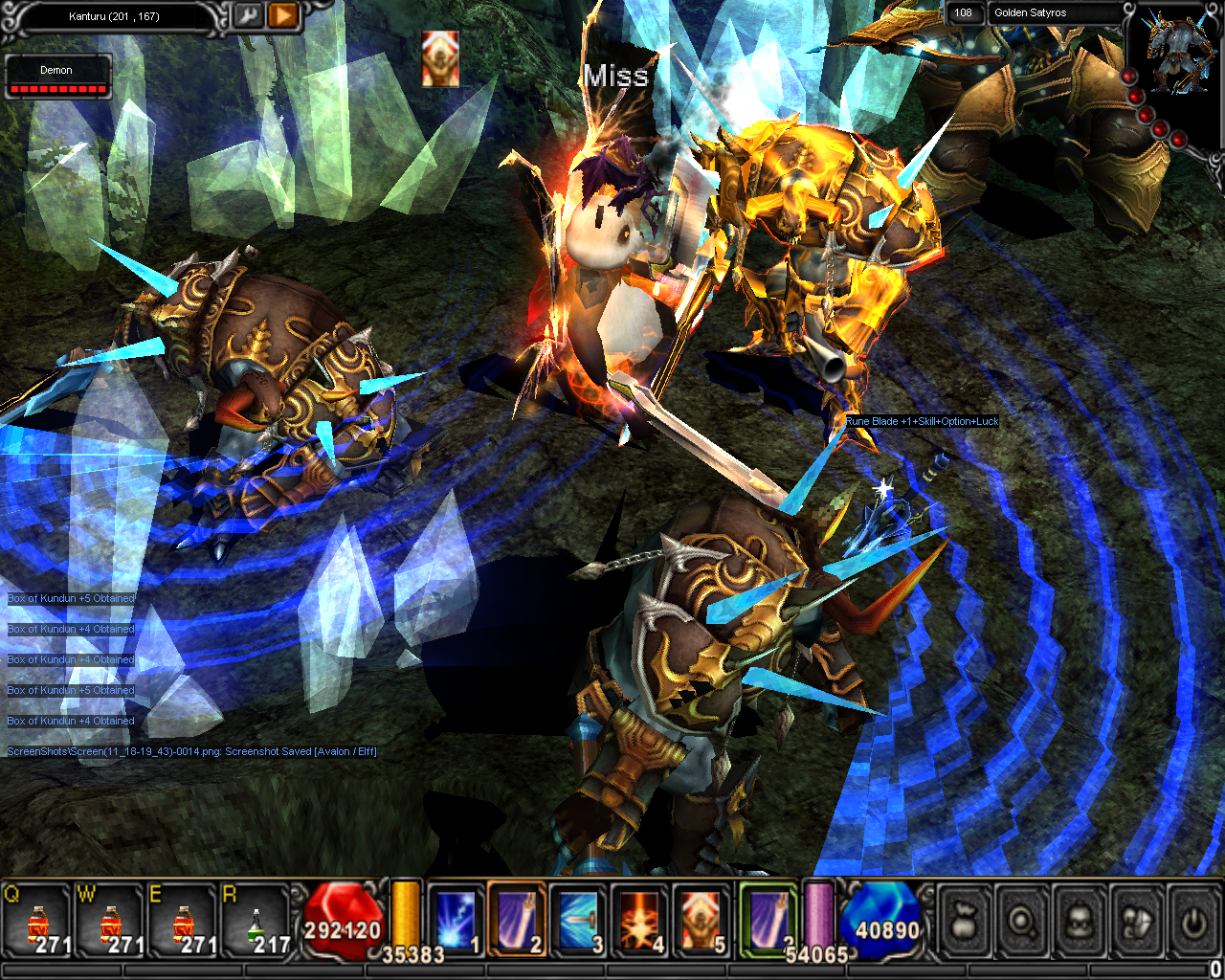Use the red potion in slot Q
Image resolution: width=1225 pixels, height=980 pixels.
[38, 923]
